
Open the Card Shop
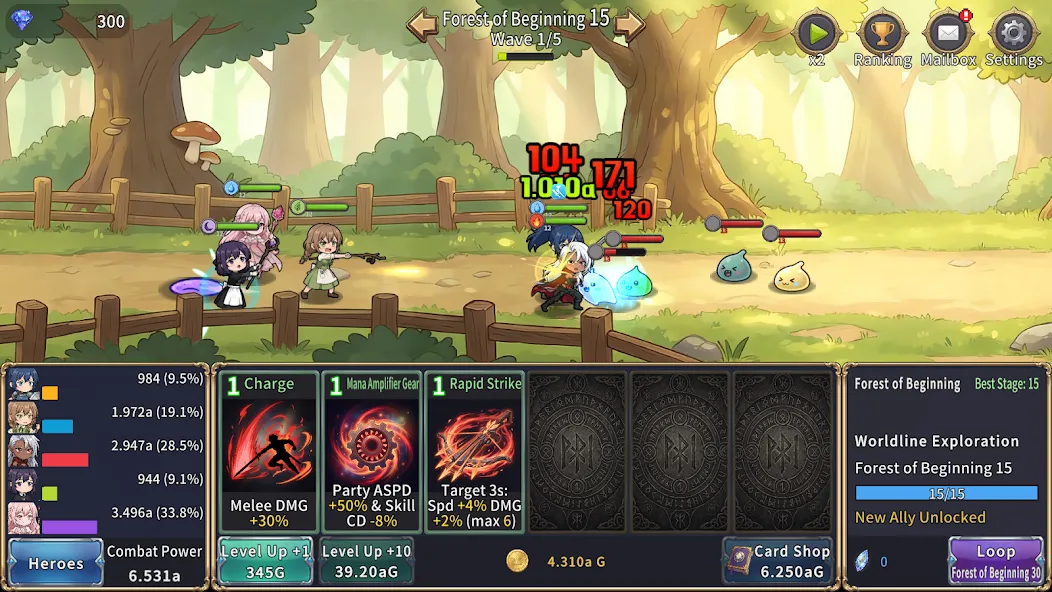point(777,561)
